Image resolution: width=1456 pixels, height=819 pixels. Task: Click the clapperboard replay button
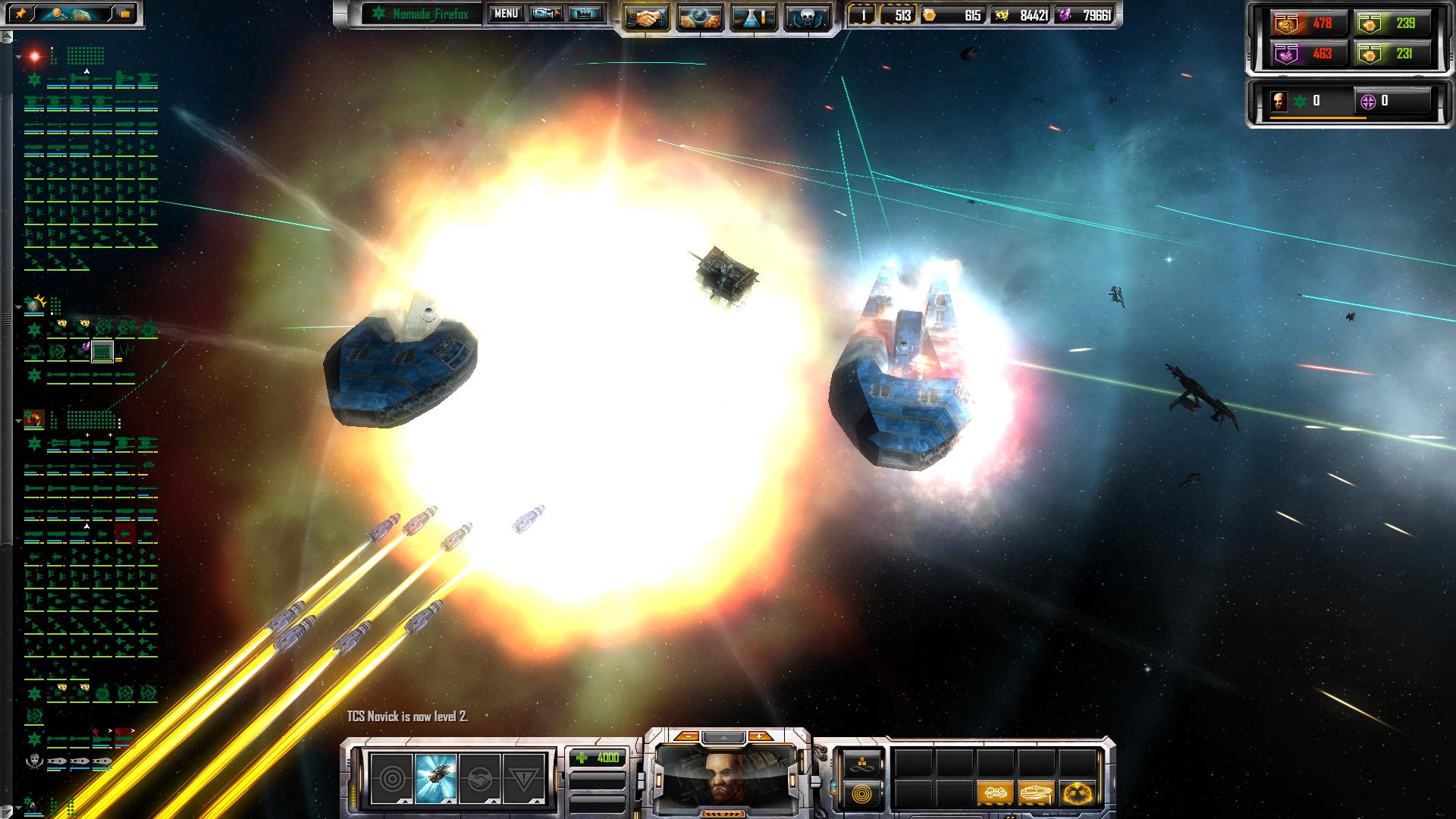pos(585,14)
